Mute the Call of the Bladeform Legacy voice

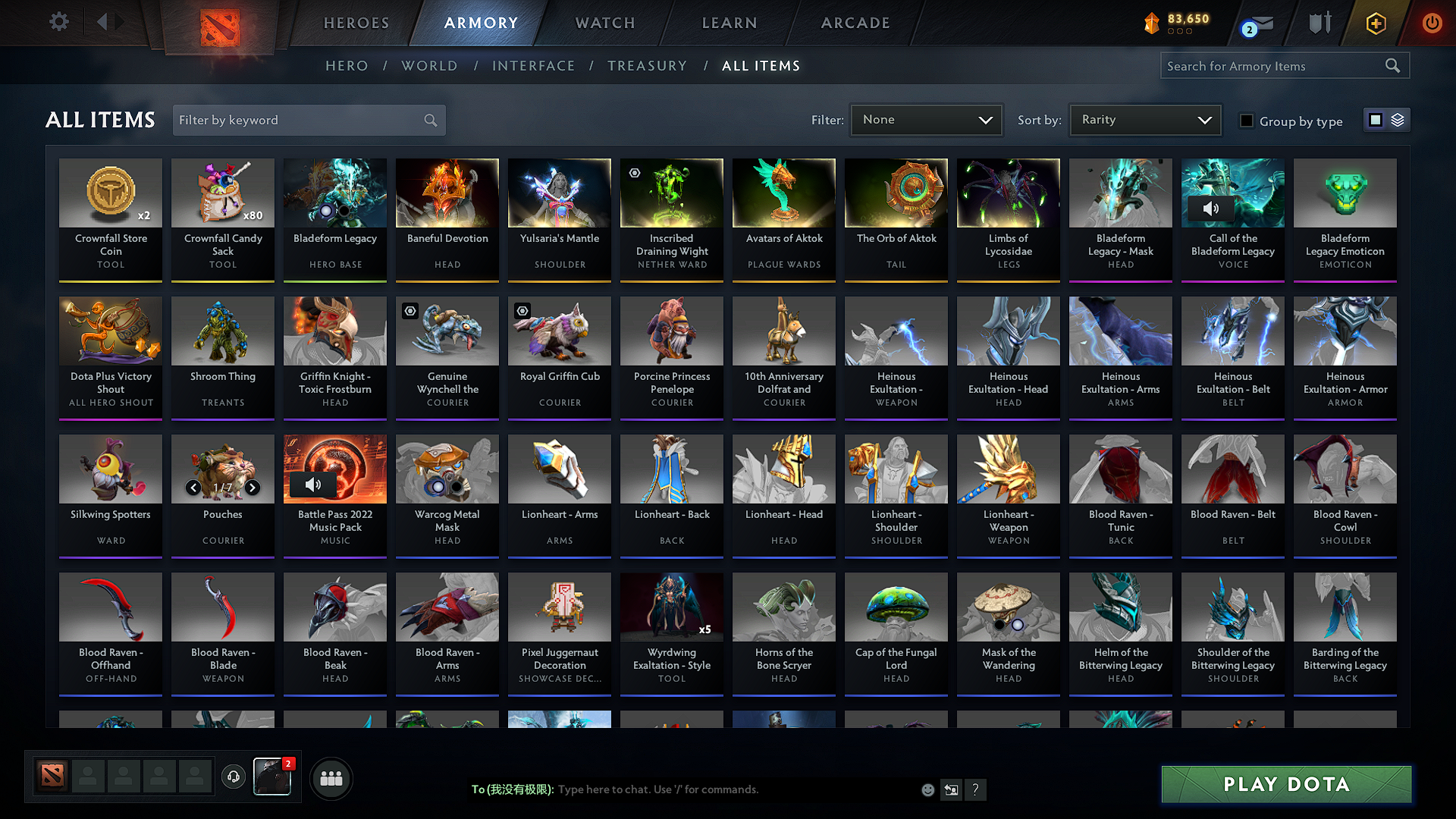[x=1211, y=209]
